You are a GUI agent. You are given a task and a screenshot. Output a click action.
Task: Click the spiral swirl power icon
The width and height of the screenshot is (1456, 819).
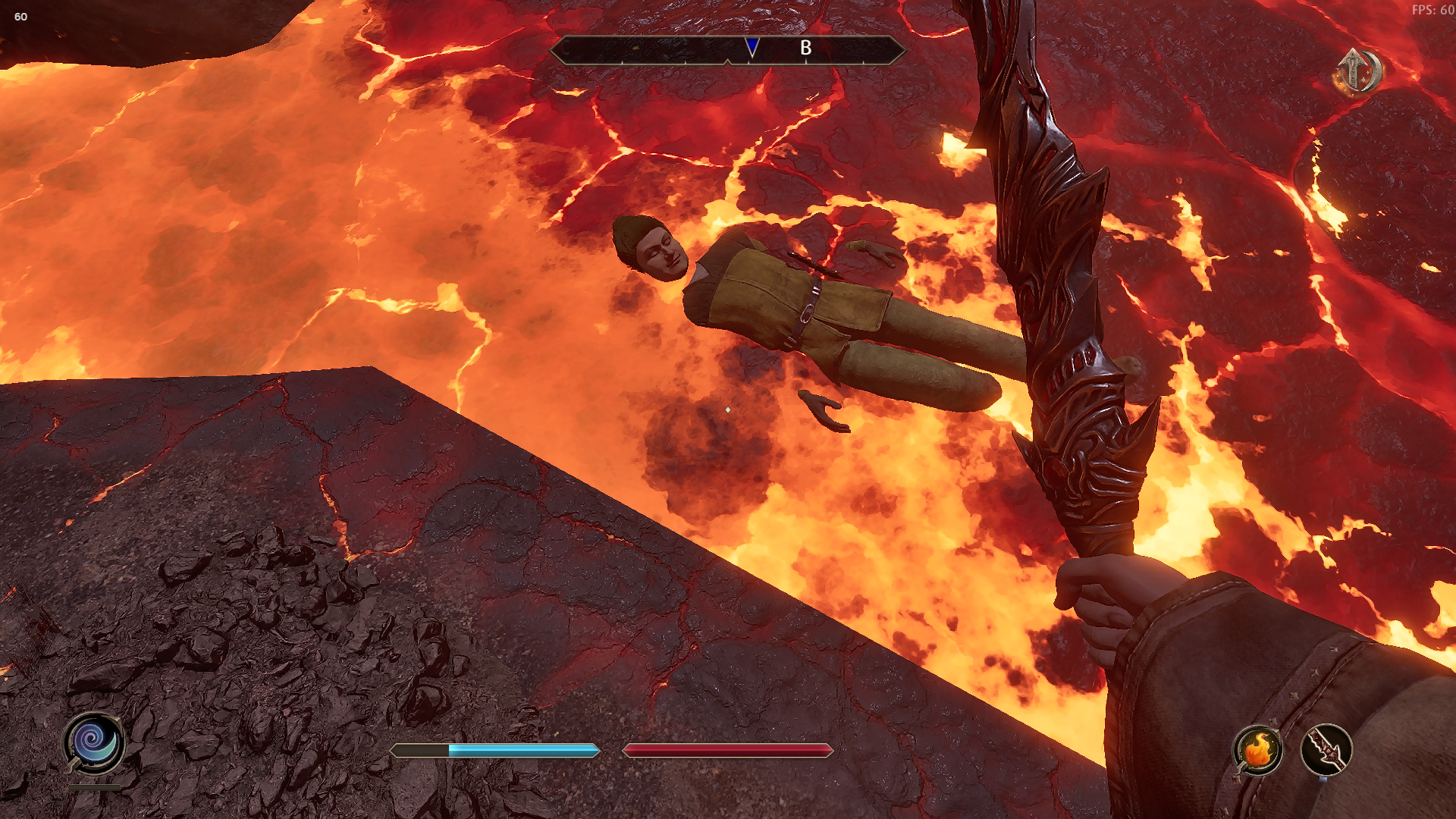point(94,742)
